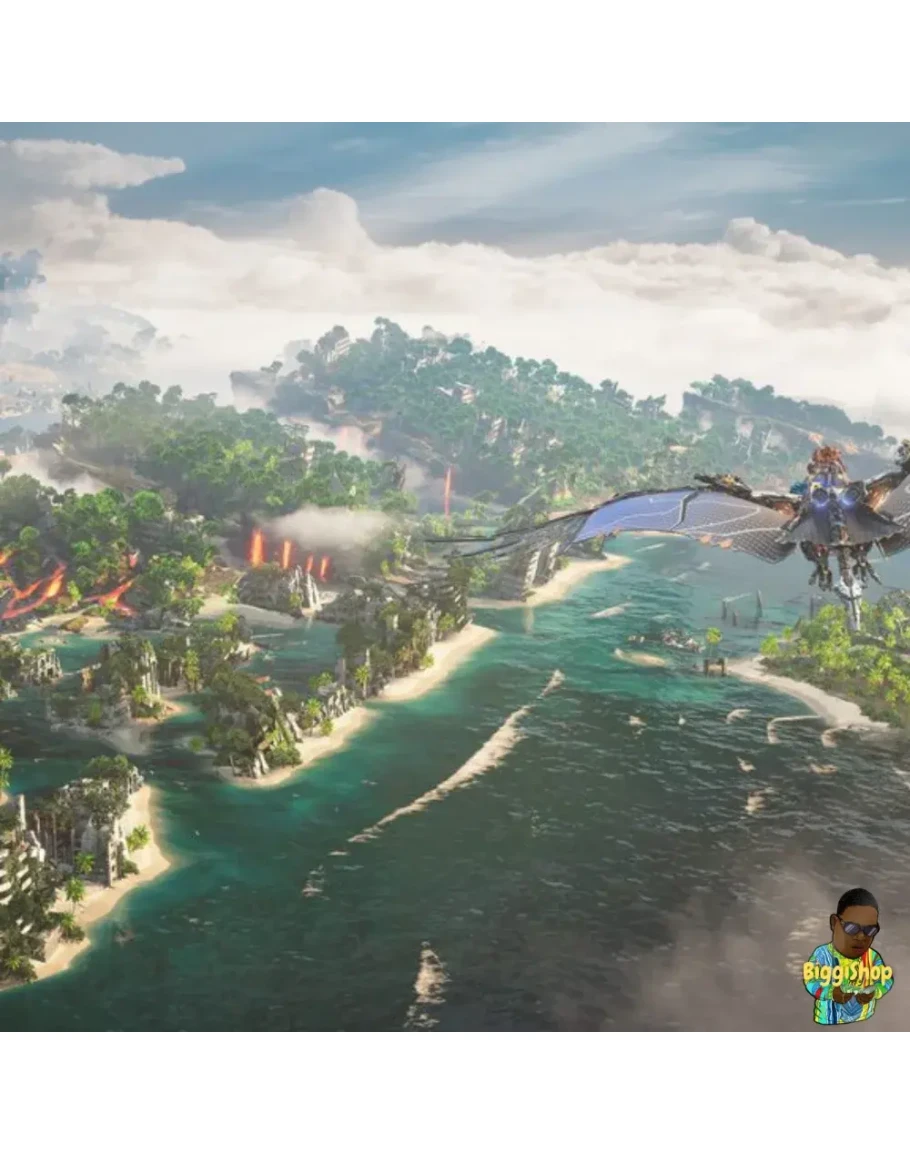
Task: Click the BiggiShop watermark logo
Action: [848, 960]
